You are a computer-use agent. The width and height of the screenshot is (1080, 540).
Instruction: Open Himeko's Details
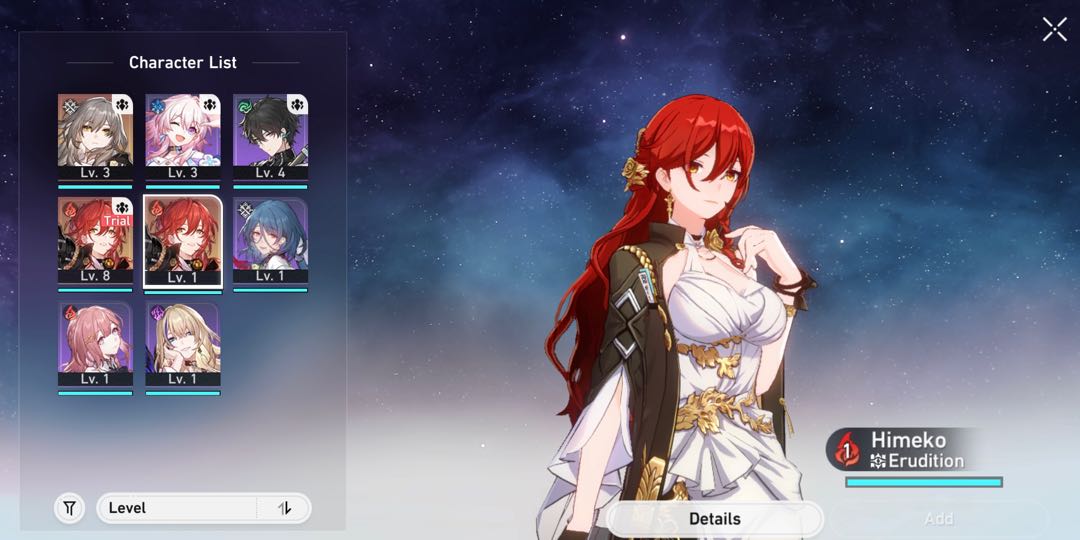click(x=715, y=519)
